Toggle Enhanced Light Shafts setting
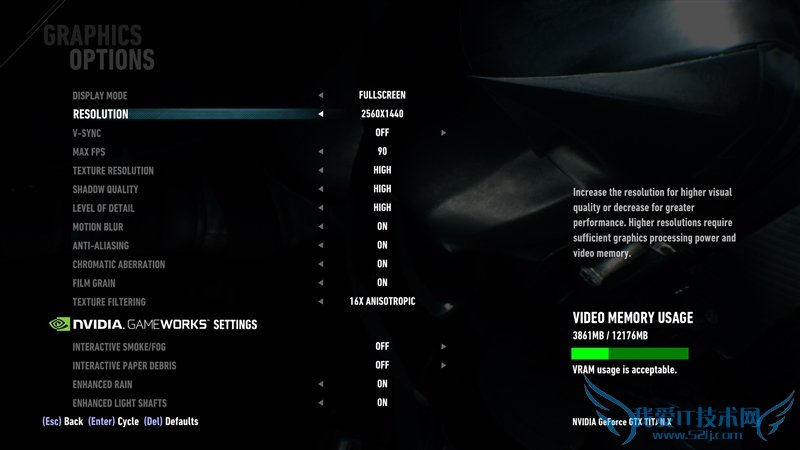Viewport: 800px width, 450px height. (118, 403)
